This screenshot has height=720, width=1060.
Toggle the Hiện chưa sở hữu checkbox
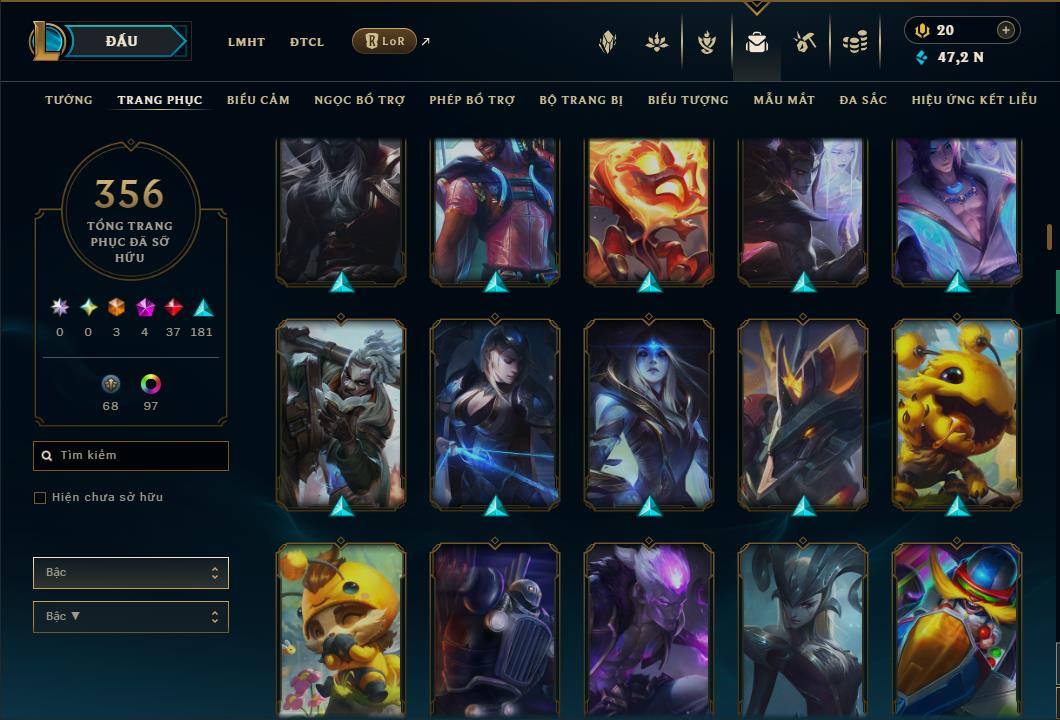point(40,498)
